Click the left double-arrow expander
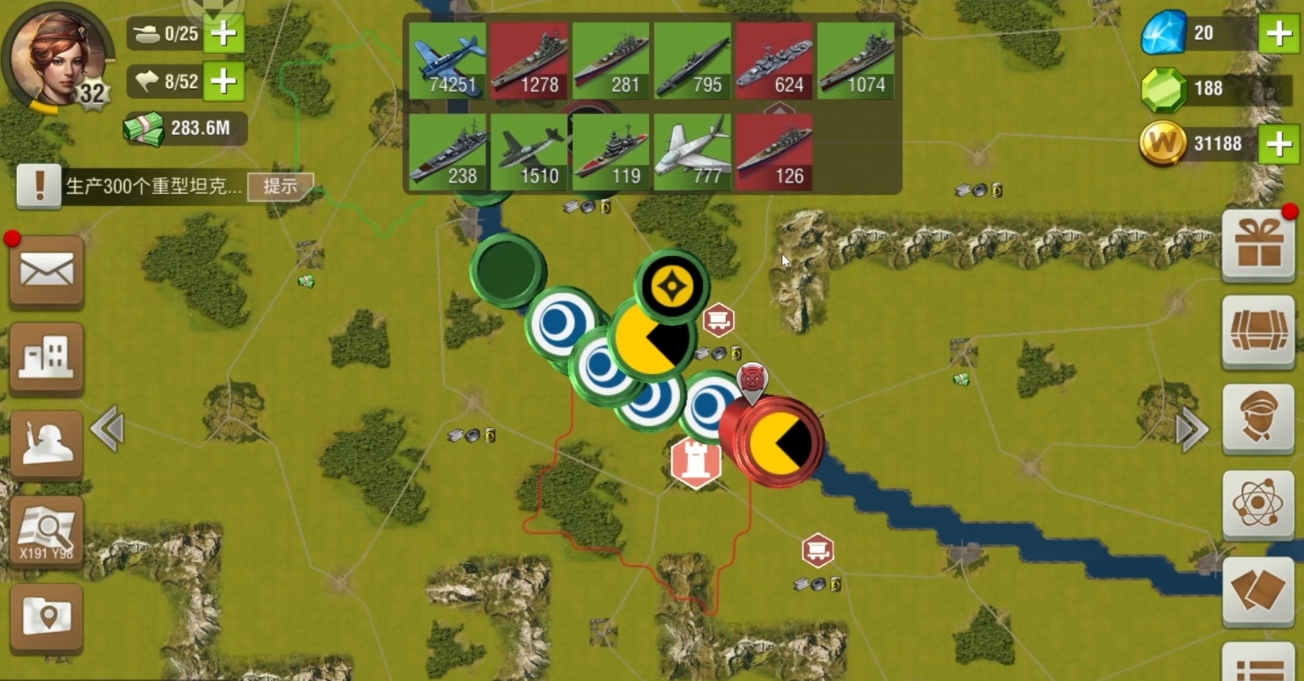Screen dimensions: 1304x681 point(107,430)
